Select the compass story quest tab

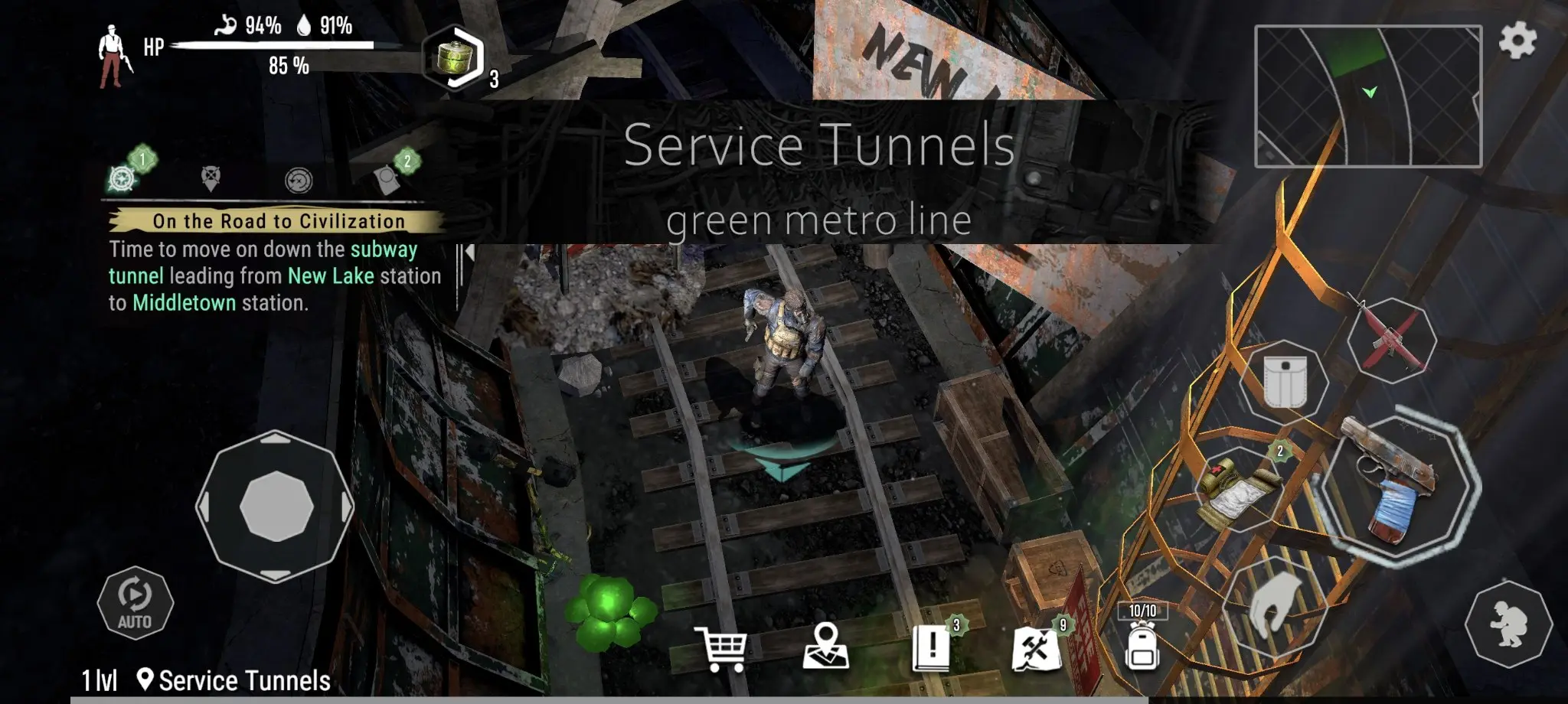pyautogui.click(x=122, y=178)
